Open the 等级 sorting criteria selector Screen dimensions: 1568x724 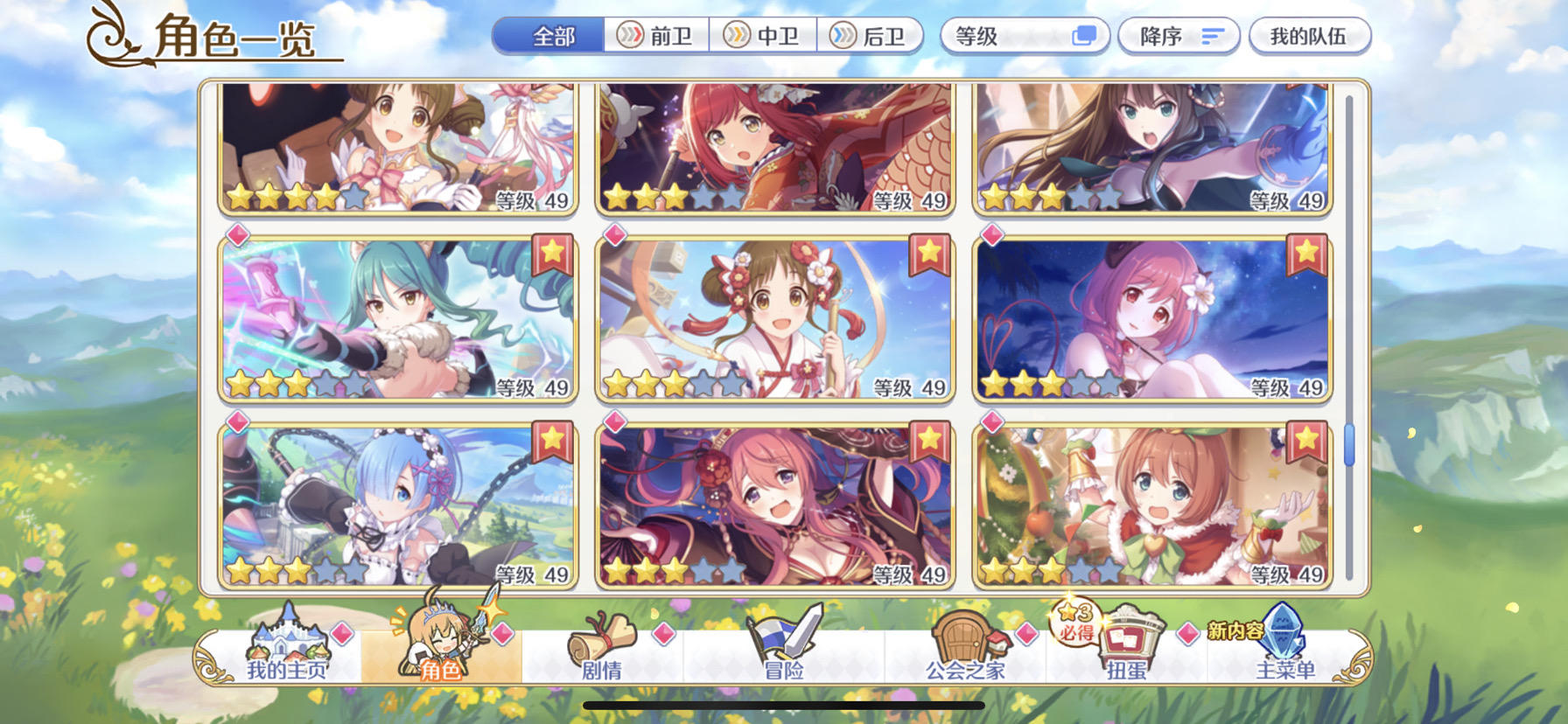tap(1006, 35)
